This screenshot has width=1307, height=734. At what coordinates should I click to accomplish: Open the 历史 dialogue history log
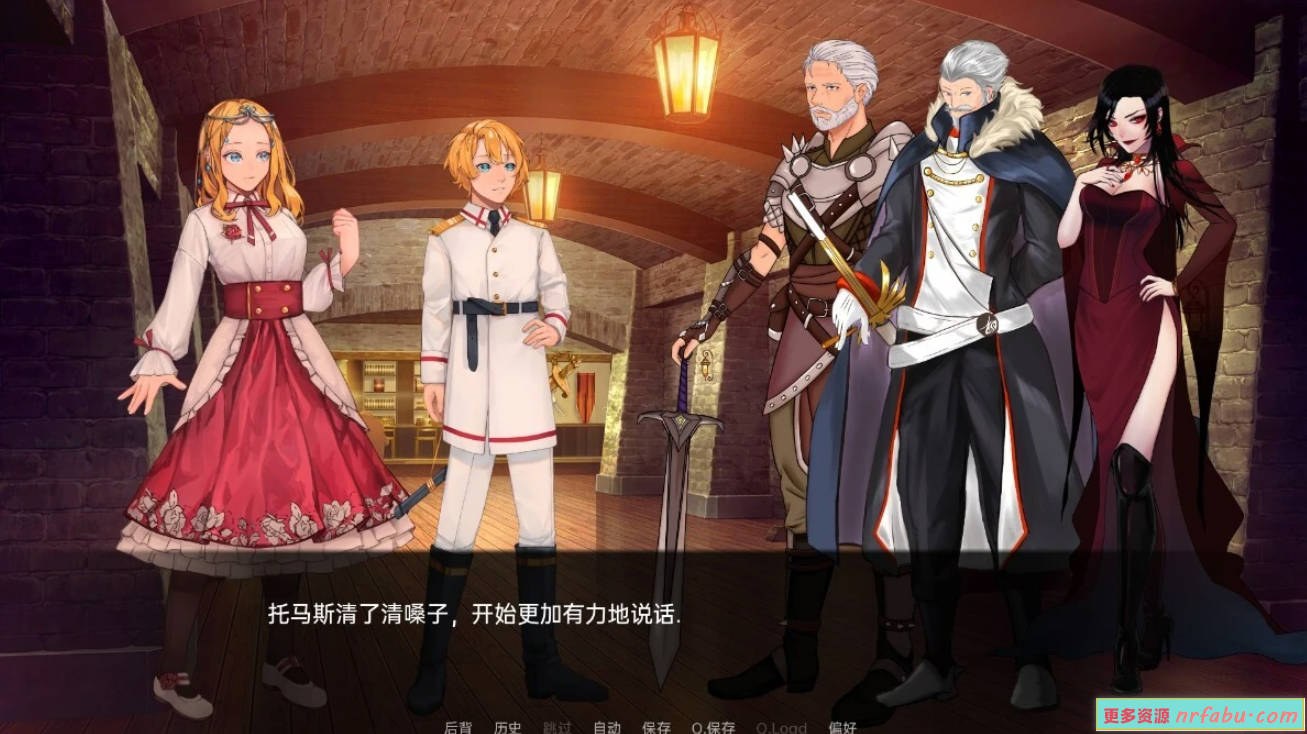pos(507,727)
